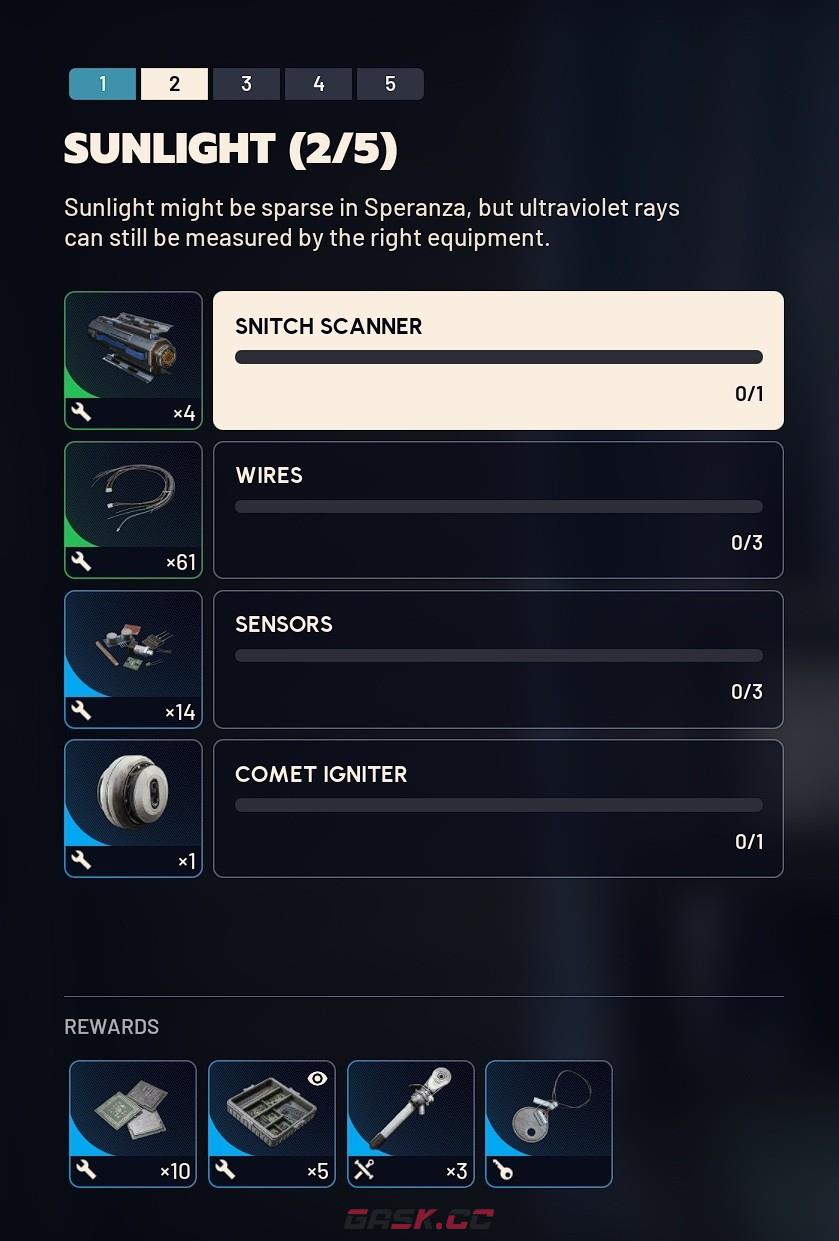Image resolution: width=839 pixels, height=1241 pixels.
Task: Show the stage 5 tab
Action: coord(390,84)
